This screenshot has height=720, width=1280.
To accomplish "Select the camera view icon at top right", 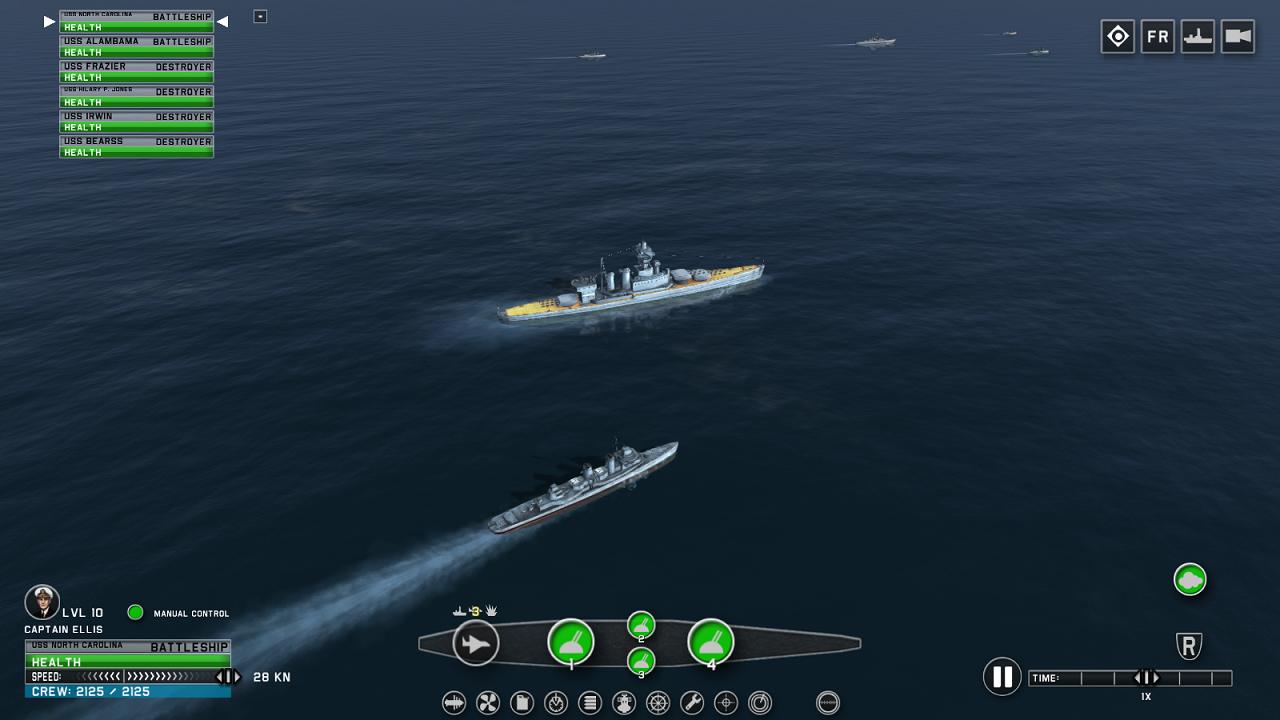I will pos(1237,36).
